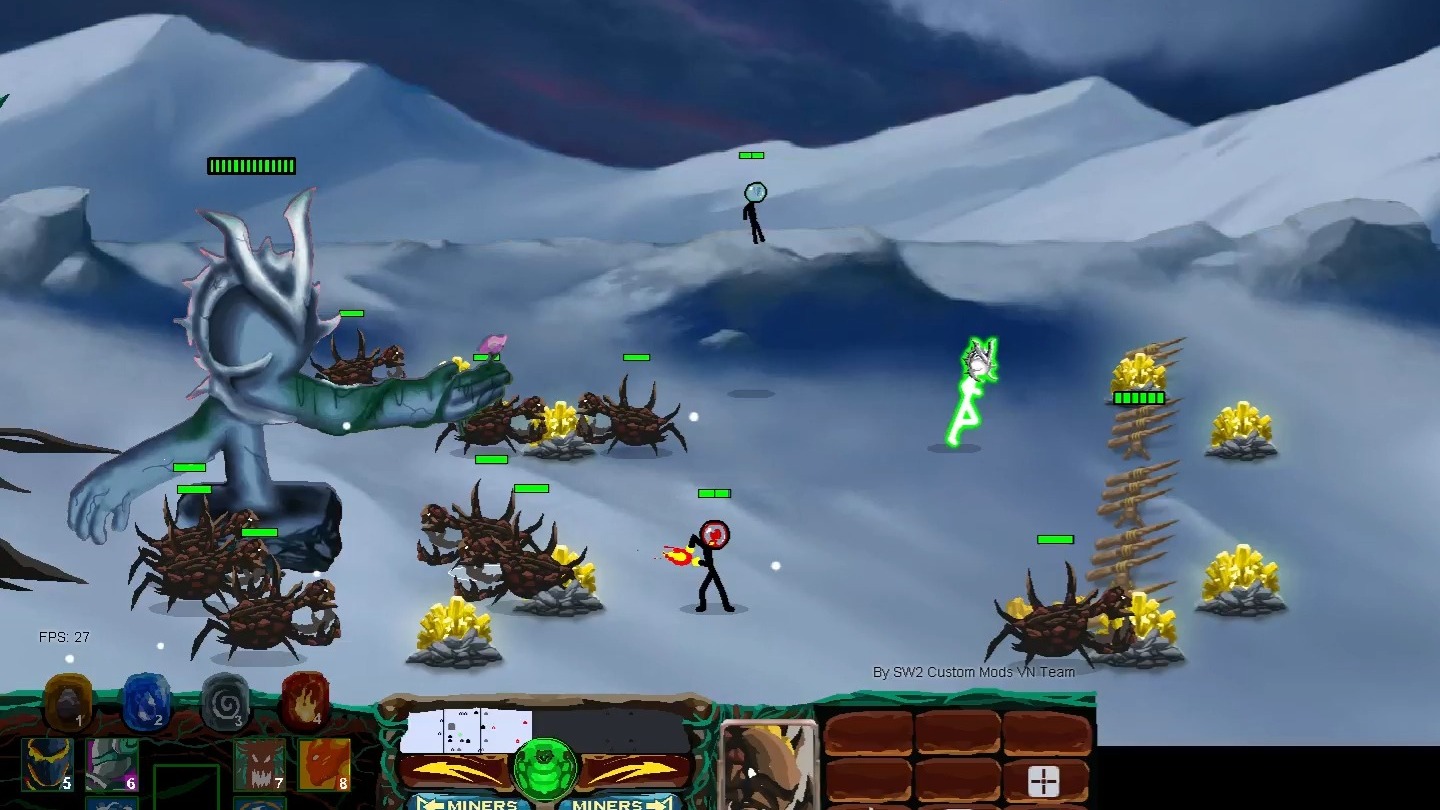Screen dimensions: 1440x810
Task: Select the blue water element icon numbered 2
Action: click(x=146, y=700)
